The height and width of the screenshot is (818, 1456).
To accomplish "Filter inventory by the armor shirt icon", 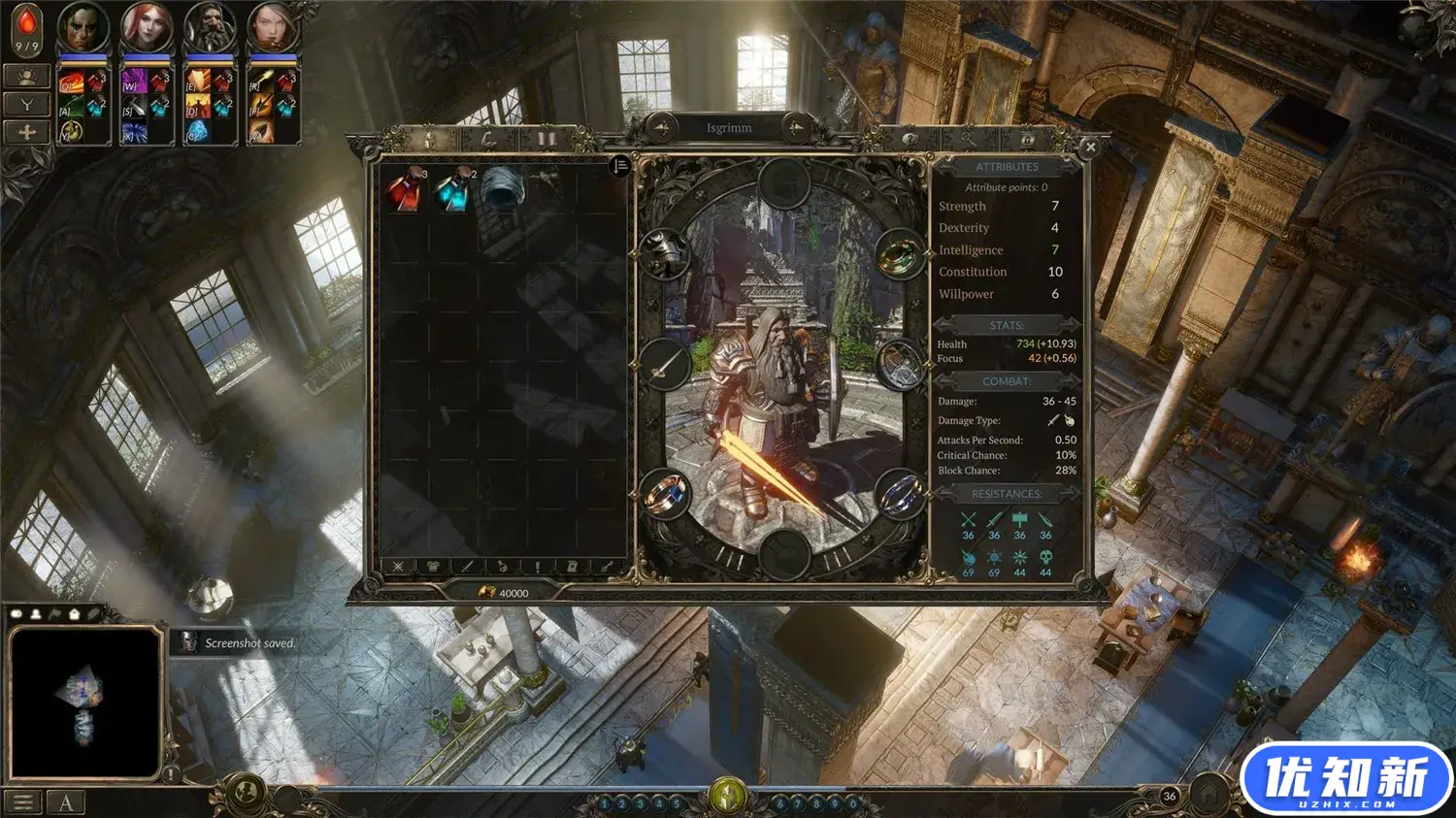I will [433, 567].
